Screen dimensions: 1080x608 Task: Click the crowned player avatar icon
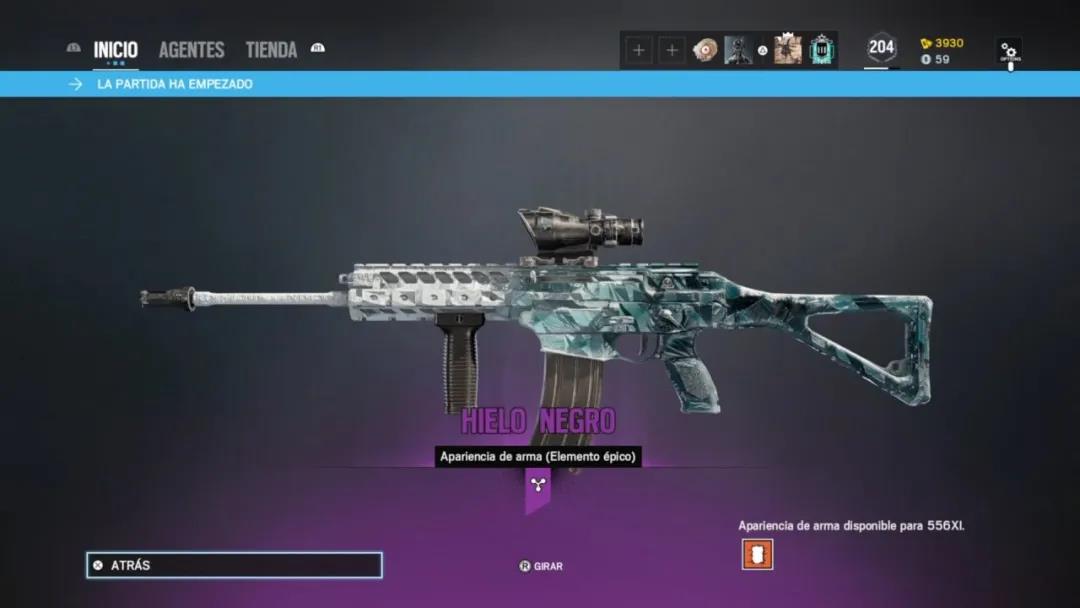[788, 50]
